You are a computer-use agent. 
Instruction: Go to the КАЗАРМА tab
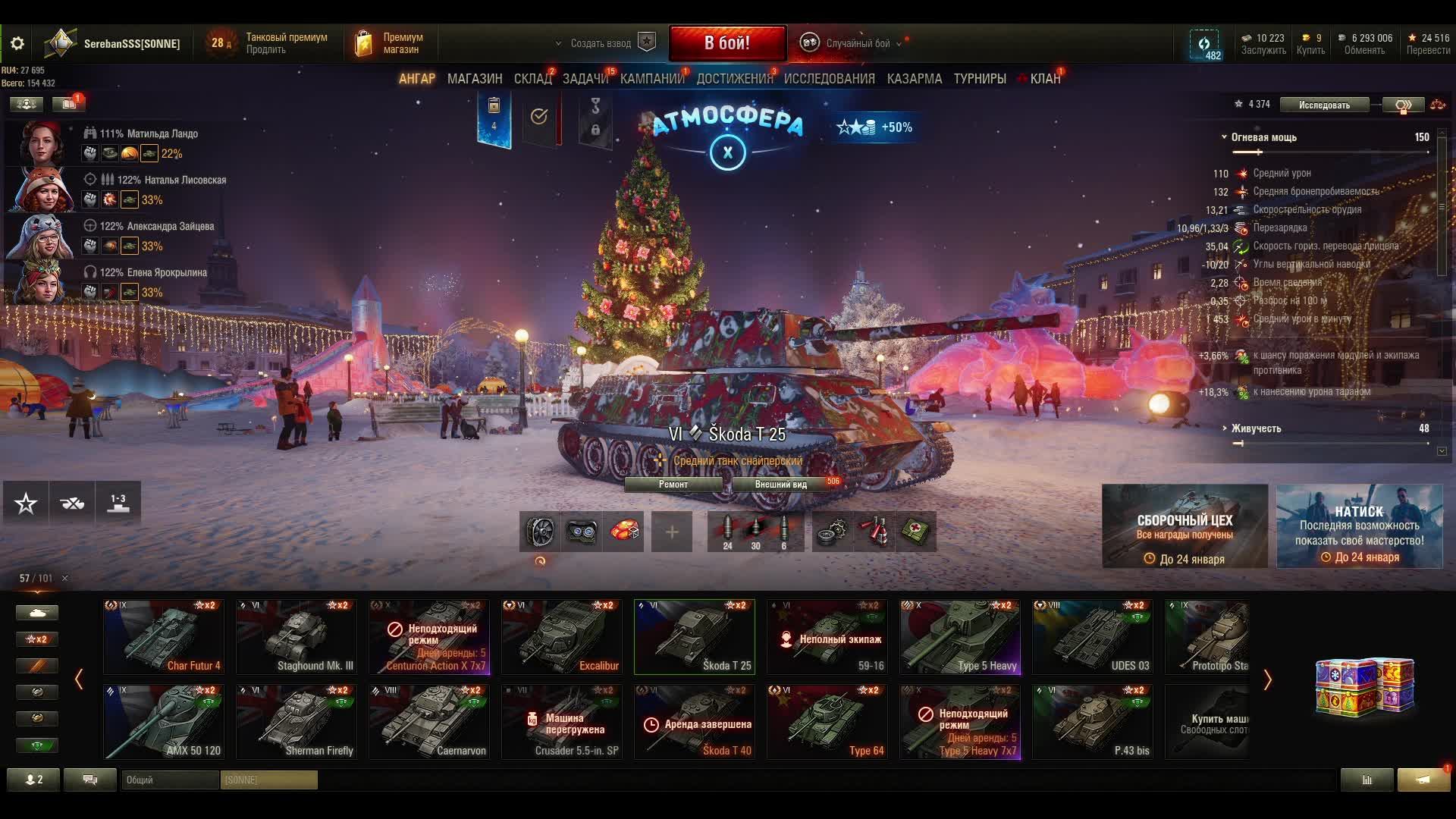[x=914, y=79]
